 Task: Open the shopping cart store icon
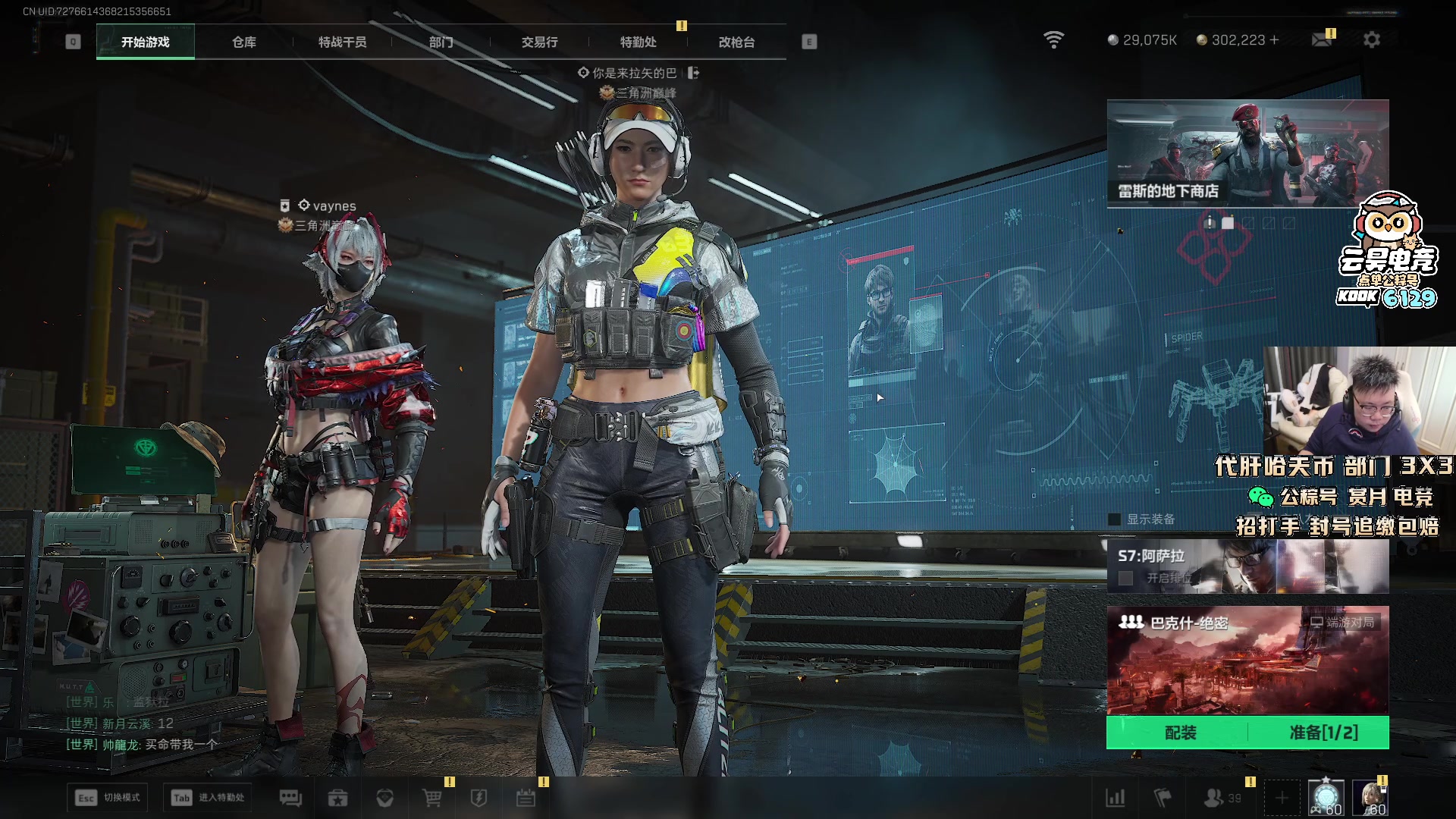click(x=431, y=798)
